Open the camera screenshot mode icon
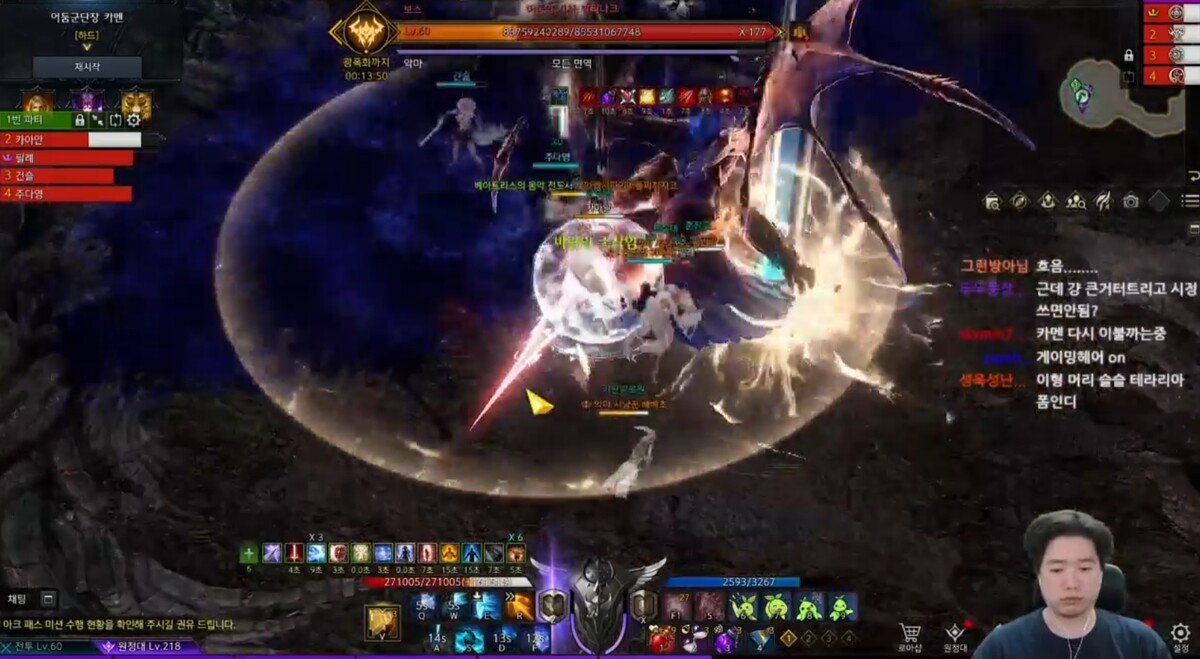The height and width of the screenshot is (659, 1200). coord(1130,201)
